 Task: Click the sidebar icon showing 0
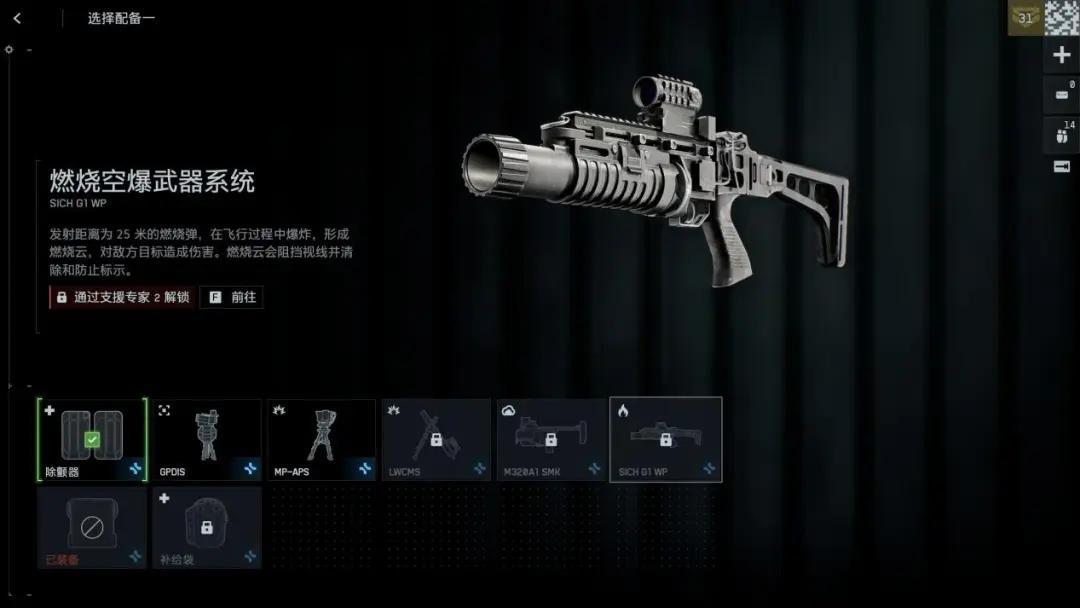(x=1061, y=95)
